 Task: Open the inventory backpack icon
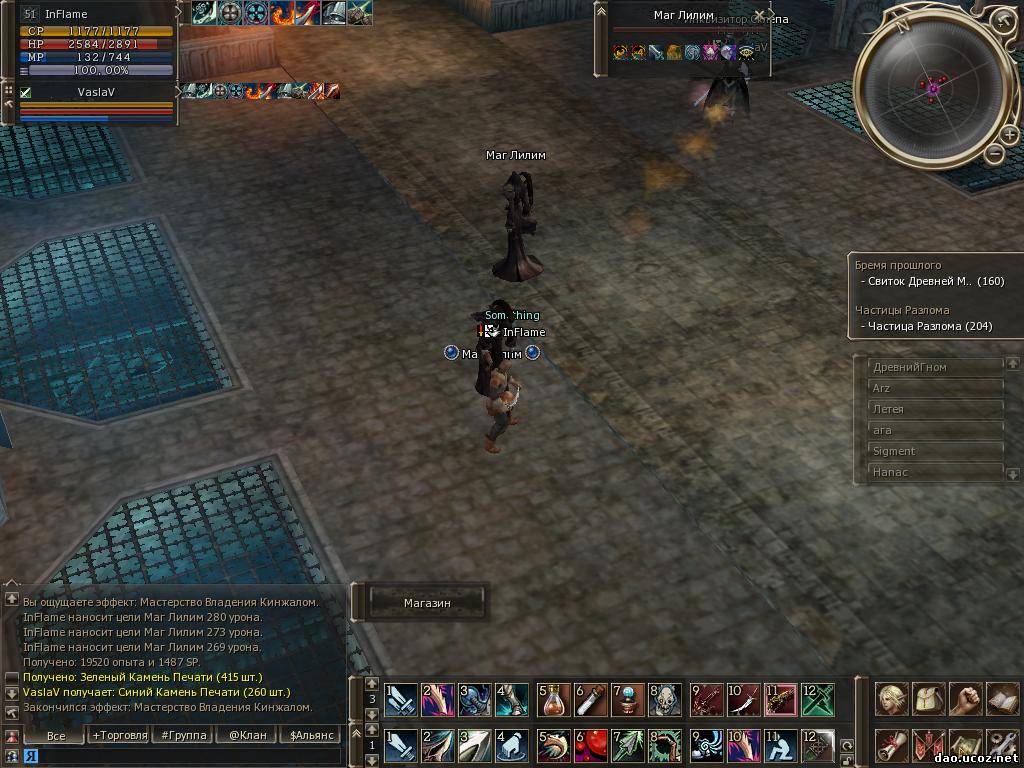coord(929,698)
